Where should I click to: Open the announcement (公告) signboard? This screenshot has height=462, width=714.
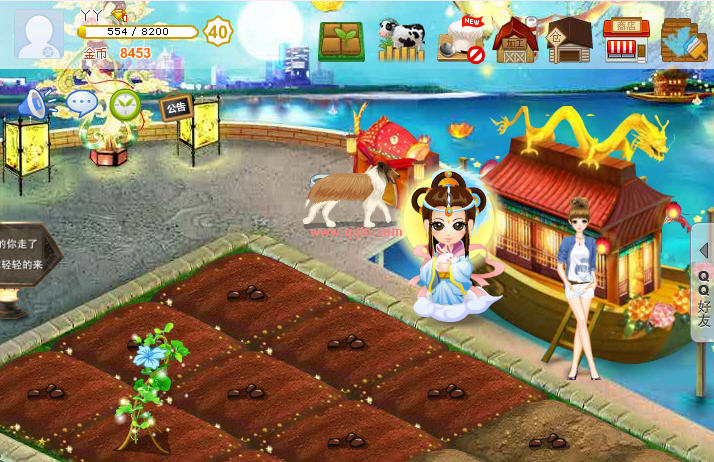tap(176, 107)
